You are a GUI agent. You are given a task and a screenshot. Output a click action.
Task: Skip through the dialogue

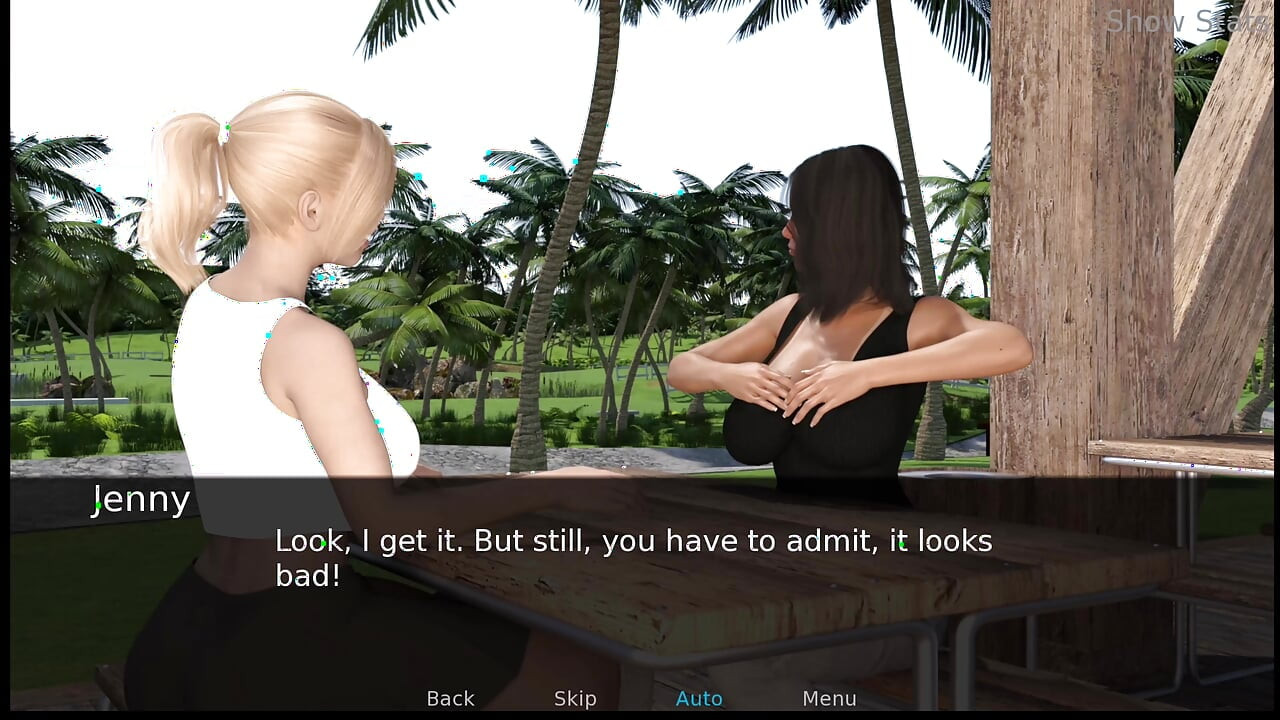coord(575,699)
